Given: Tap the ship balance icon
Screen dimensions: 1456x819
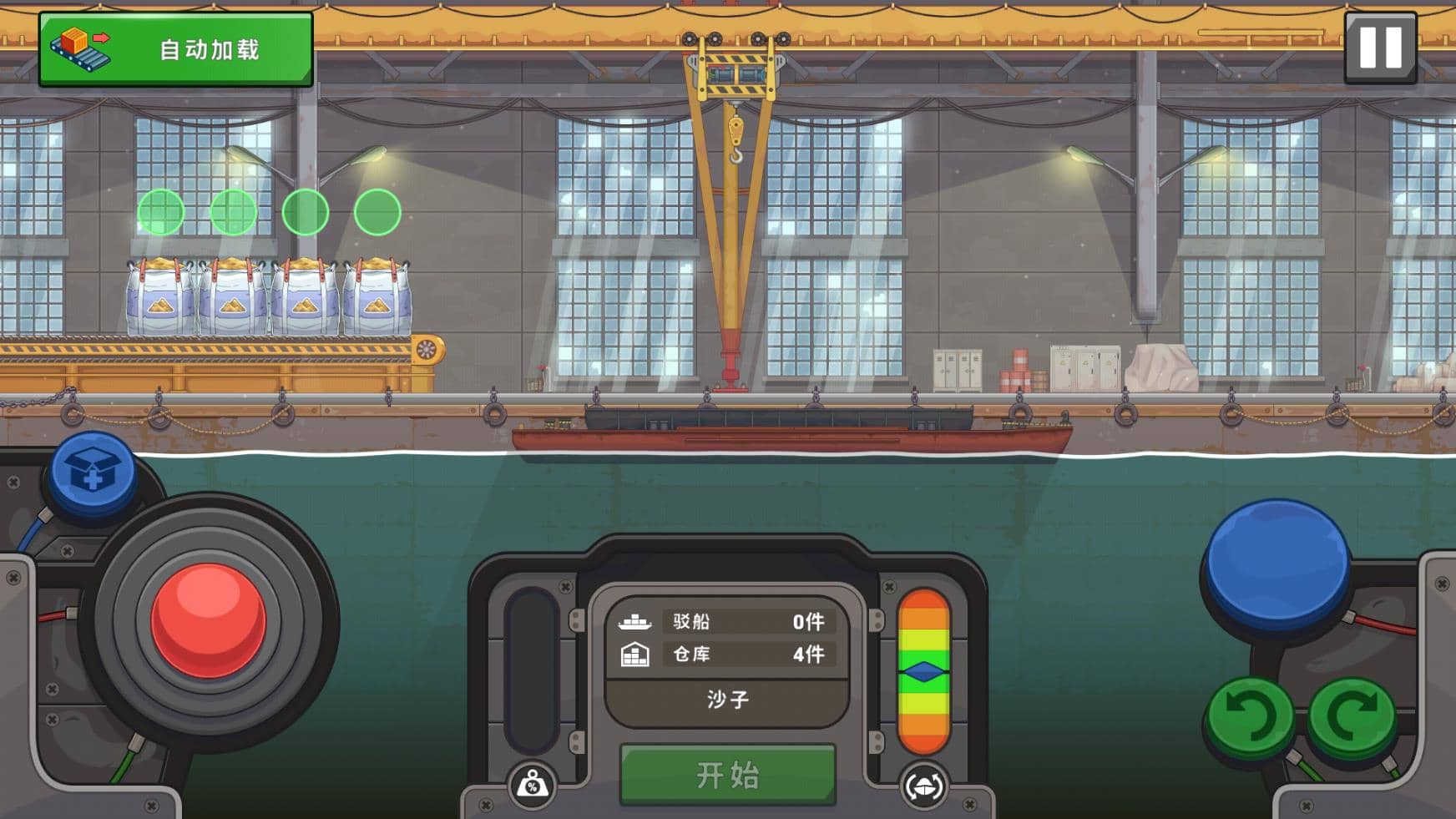Looking at the screenshot, I should (x=924, y=786).
